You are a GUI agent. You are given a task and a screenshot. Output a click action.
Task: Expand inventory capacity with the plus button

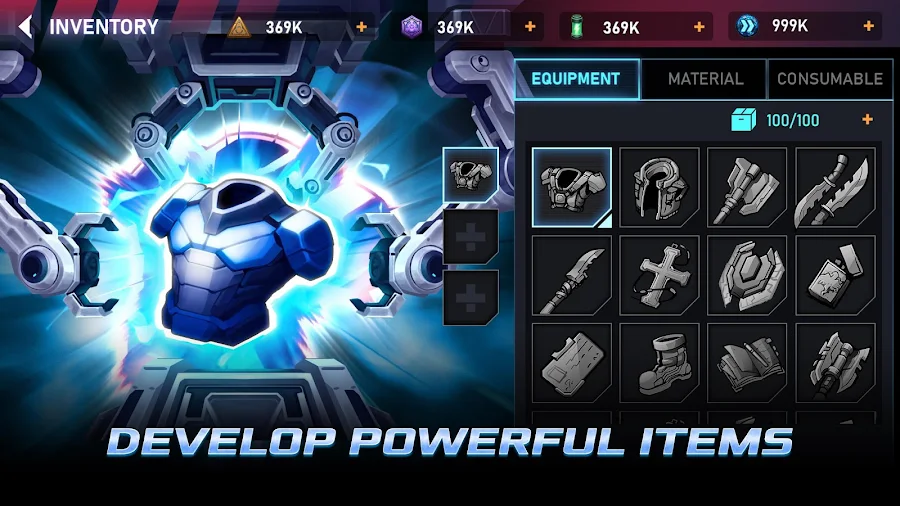867,120
